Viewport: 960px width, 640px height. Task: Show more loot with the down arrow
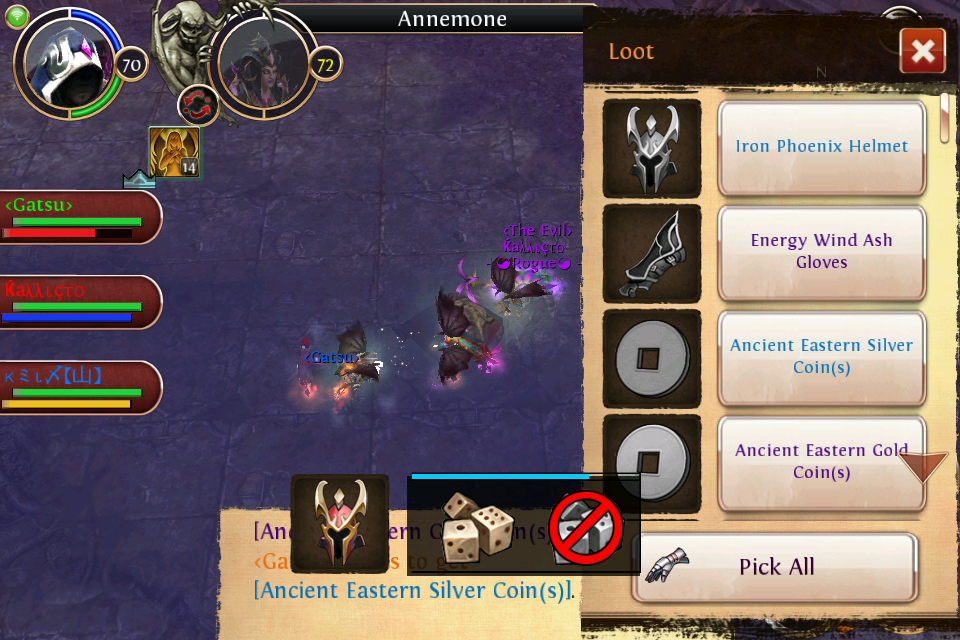coord(922,465)
